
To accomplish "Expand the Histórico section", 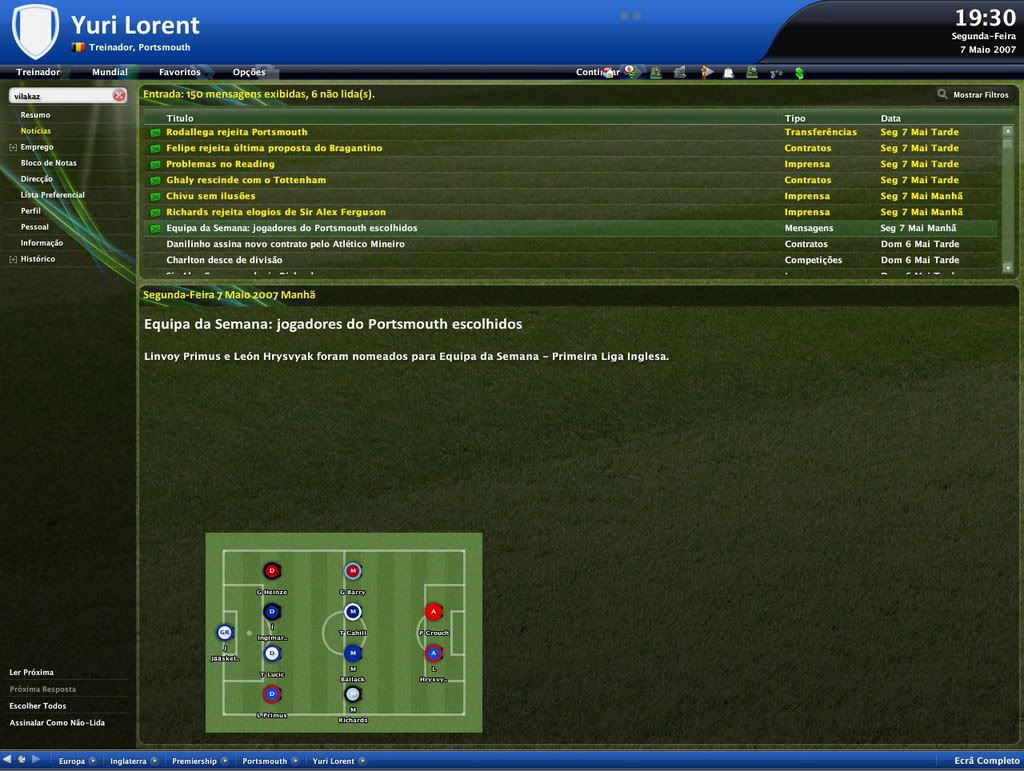I will coord(13,259).
